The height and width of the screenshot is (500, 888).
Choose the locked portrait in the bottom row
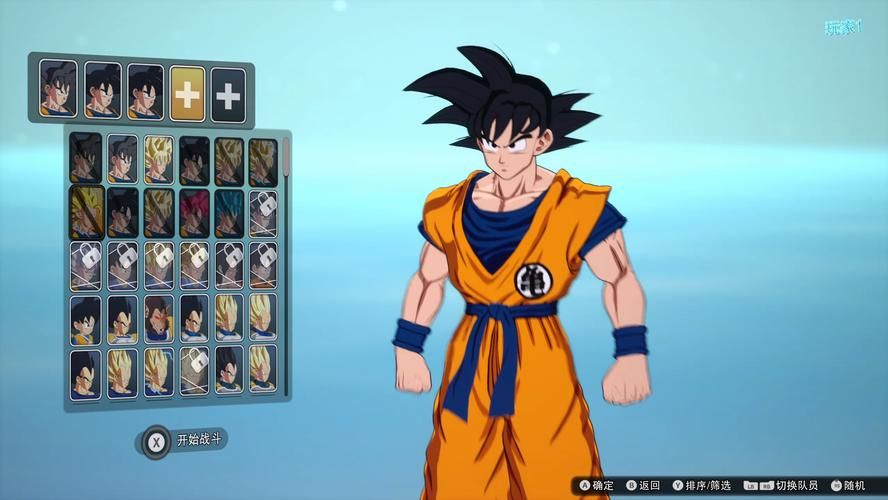pyautogui.click(x=195, y=370)
